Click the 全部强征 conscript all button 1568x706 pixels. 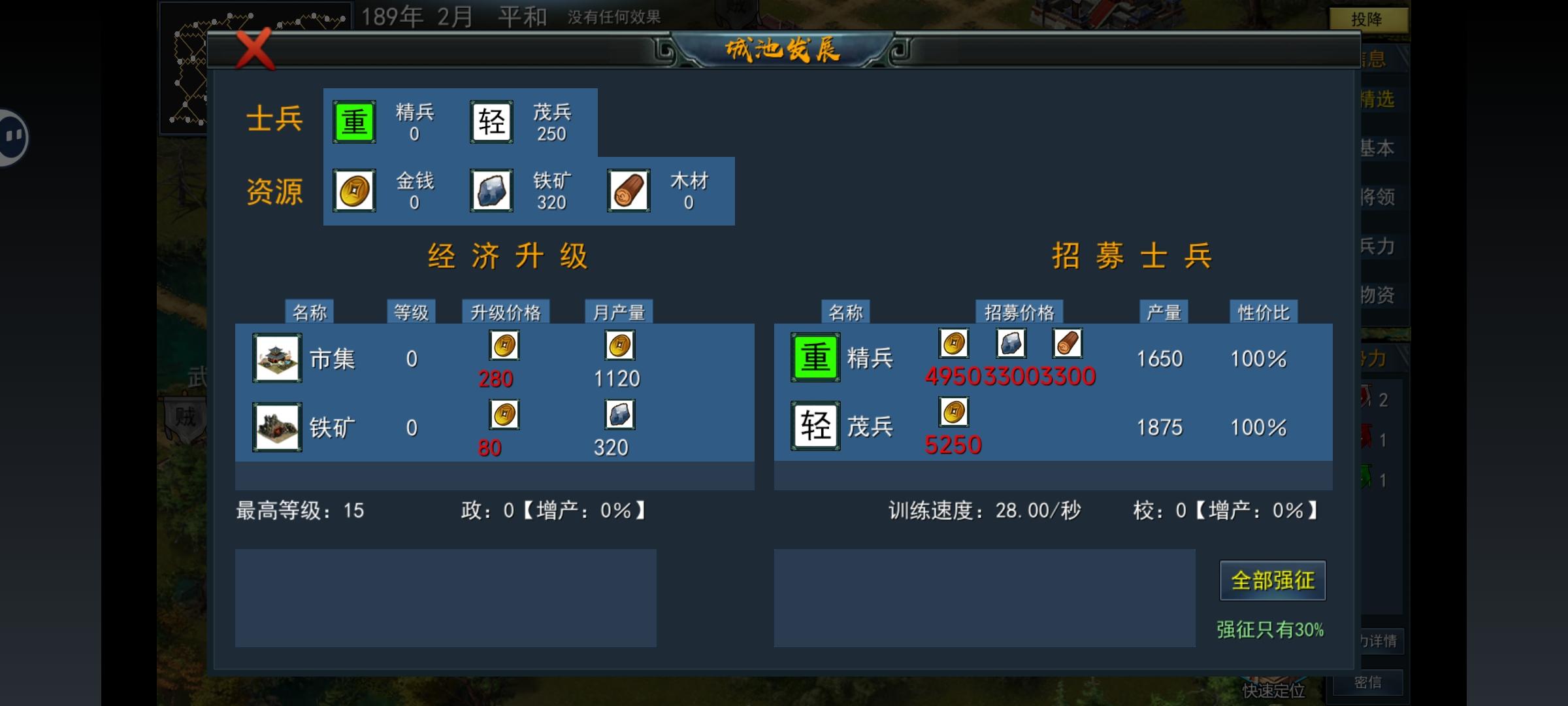[x=1273, y=580]
